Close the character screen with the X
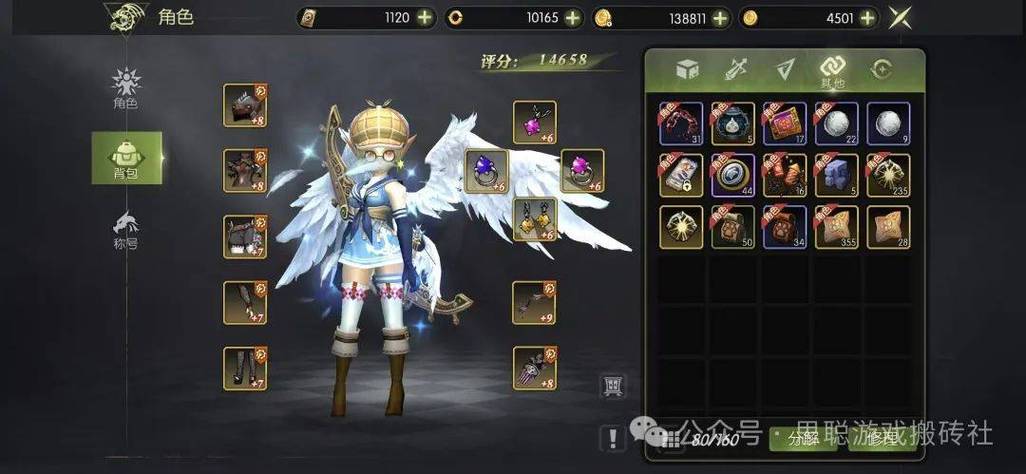This screenshot has height=474, width=1026. tap(903, 17)
